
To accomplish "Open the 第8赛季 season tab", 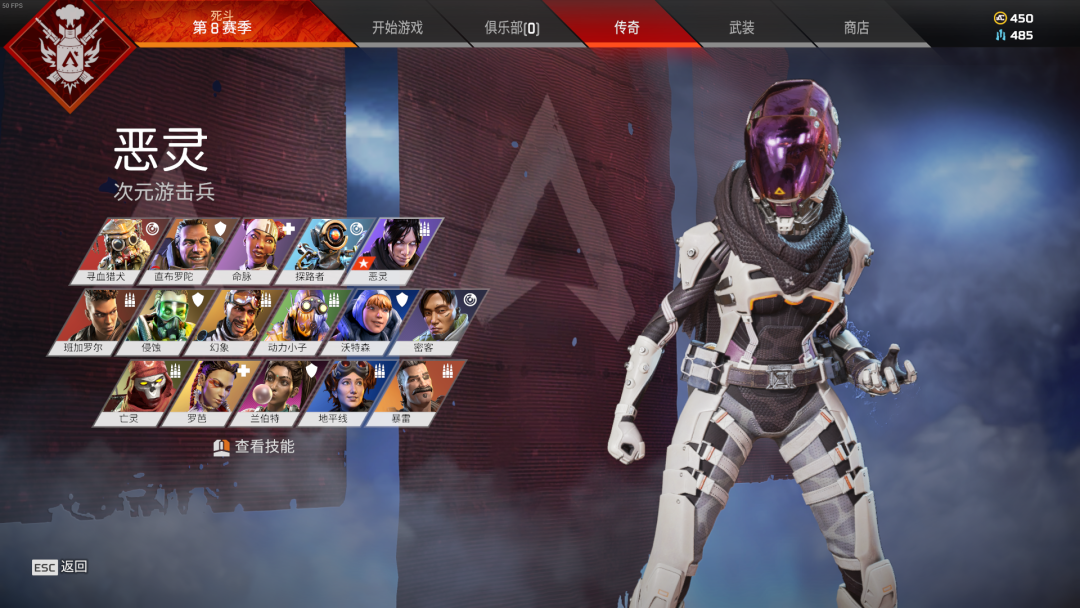I will [x=222, y=26].
